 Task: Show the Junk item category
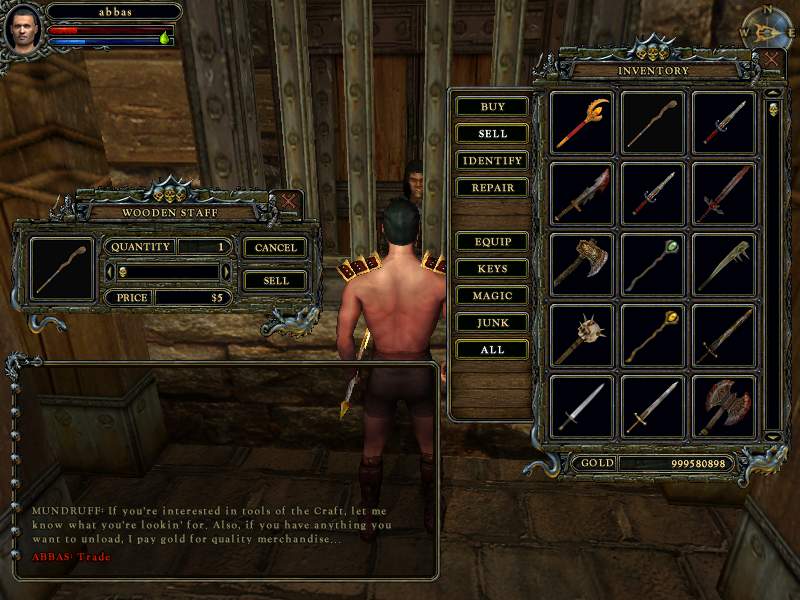point(492,323)
